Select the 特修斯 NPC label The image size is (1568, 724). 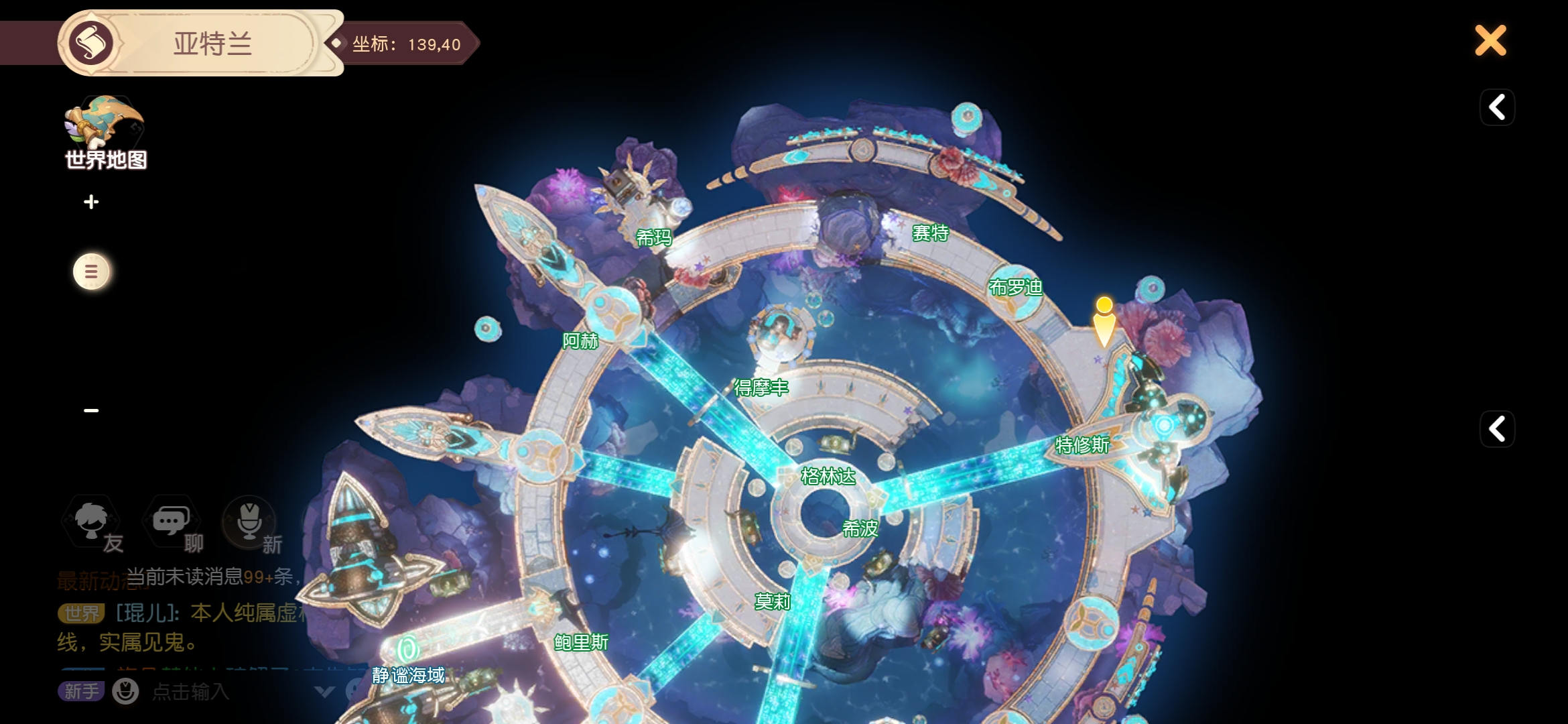click(1082, 445)
